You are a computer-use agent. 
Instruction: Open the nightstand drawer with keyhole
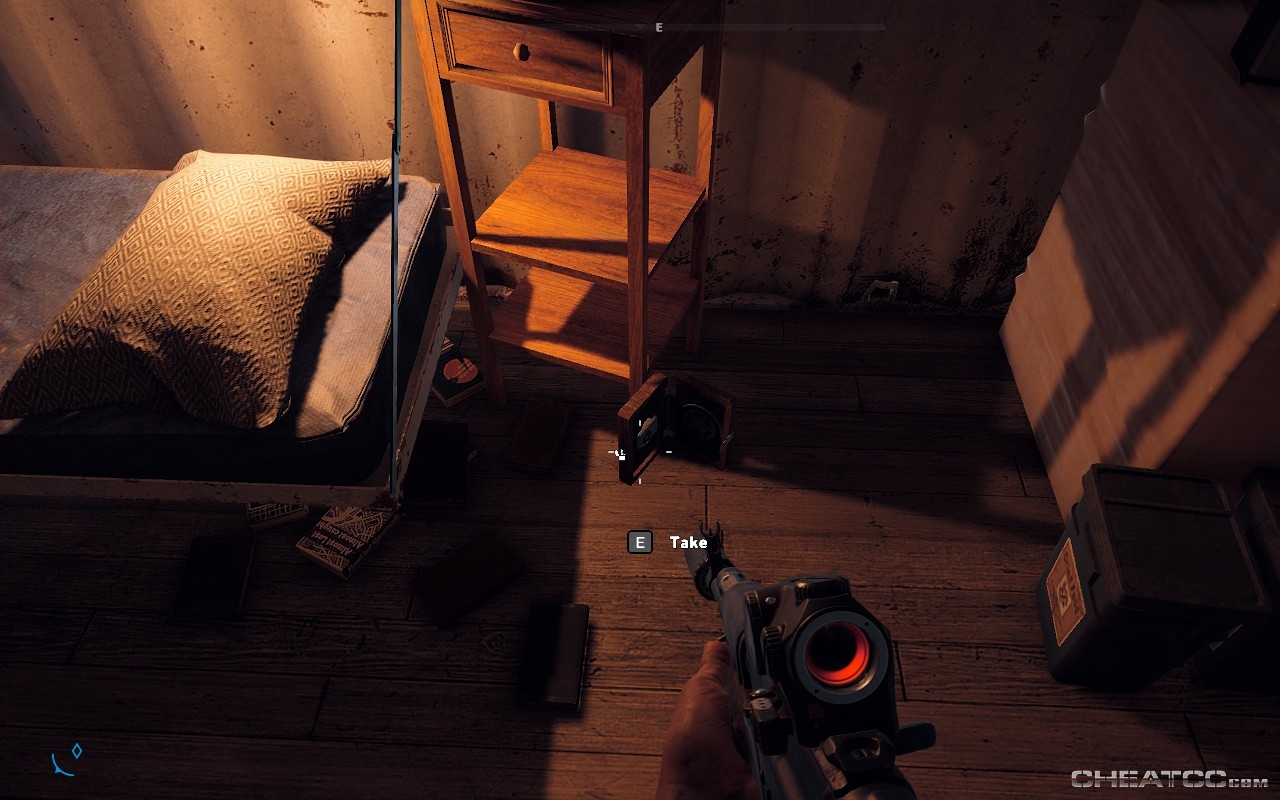point(524,50)
